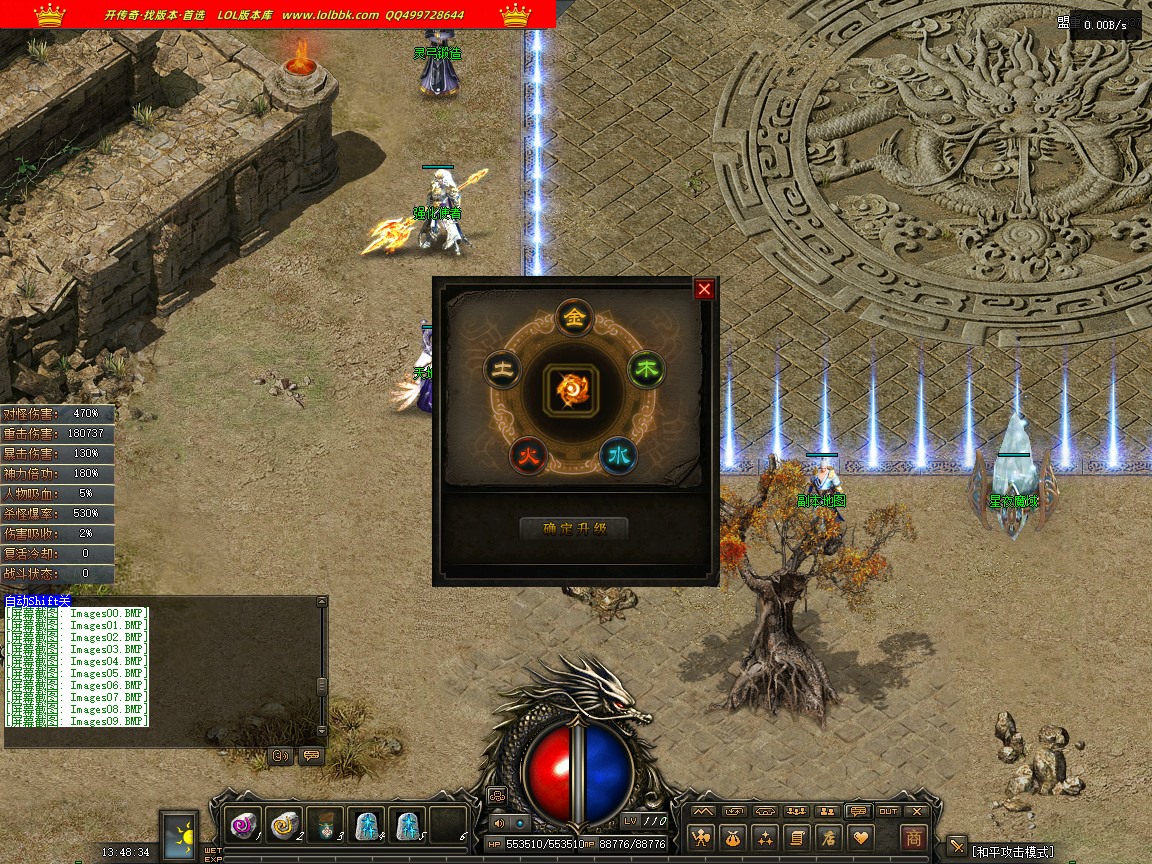
Task: Toggle the sound speaker button
Action: [500, 823]
